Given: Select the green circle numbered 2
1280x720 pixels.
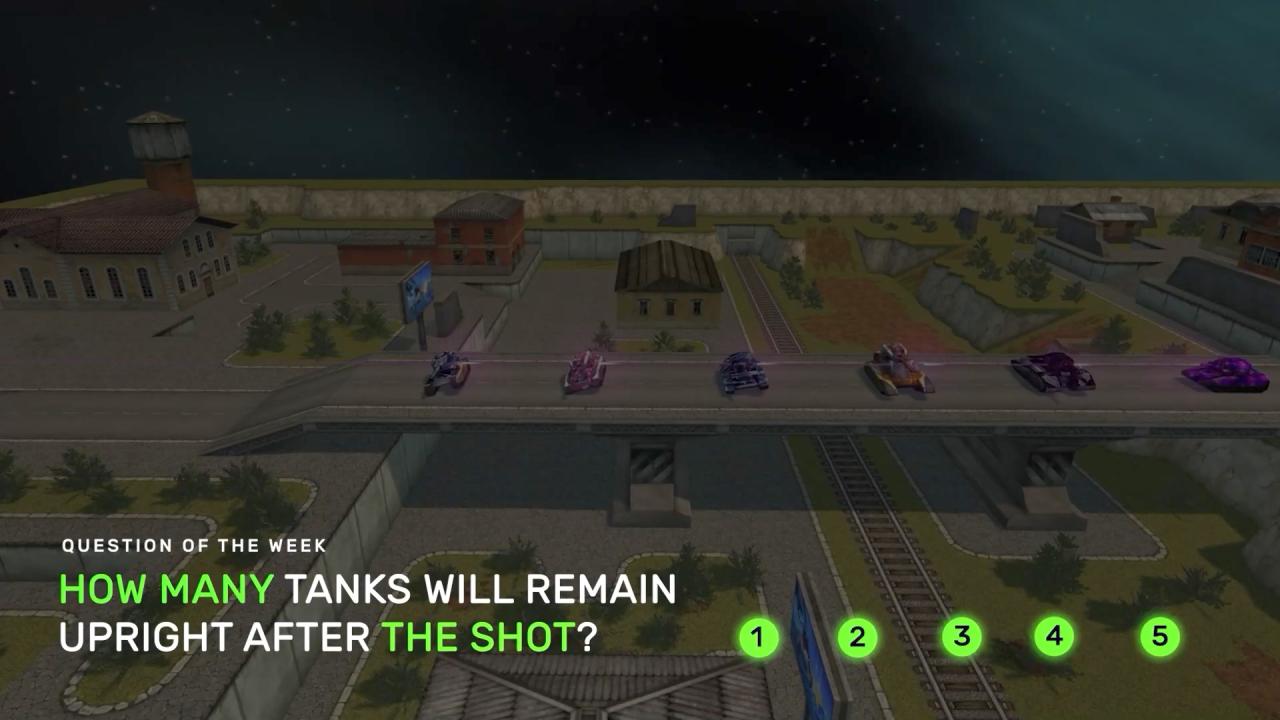Looking at the screenshot, I should 857,637.
